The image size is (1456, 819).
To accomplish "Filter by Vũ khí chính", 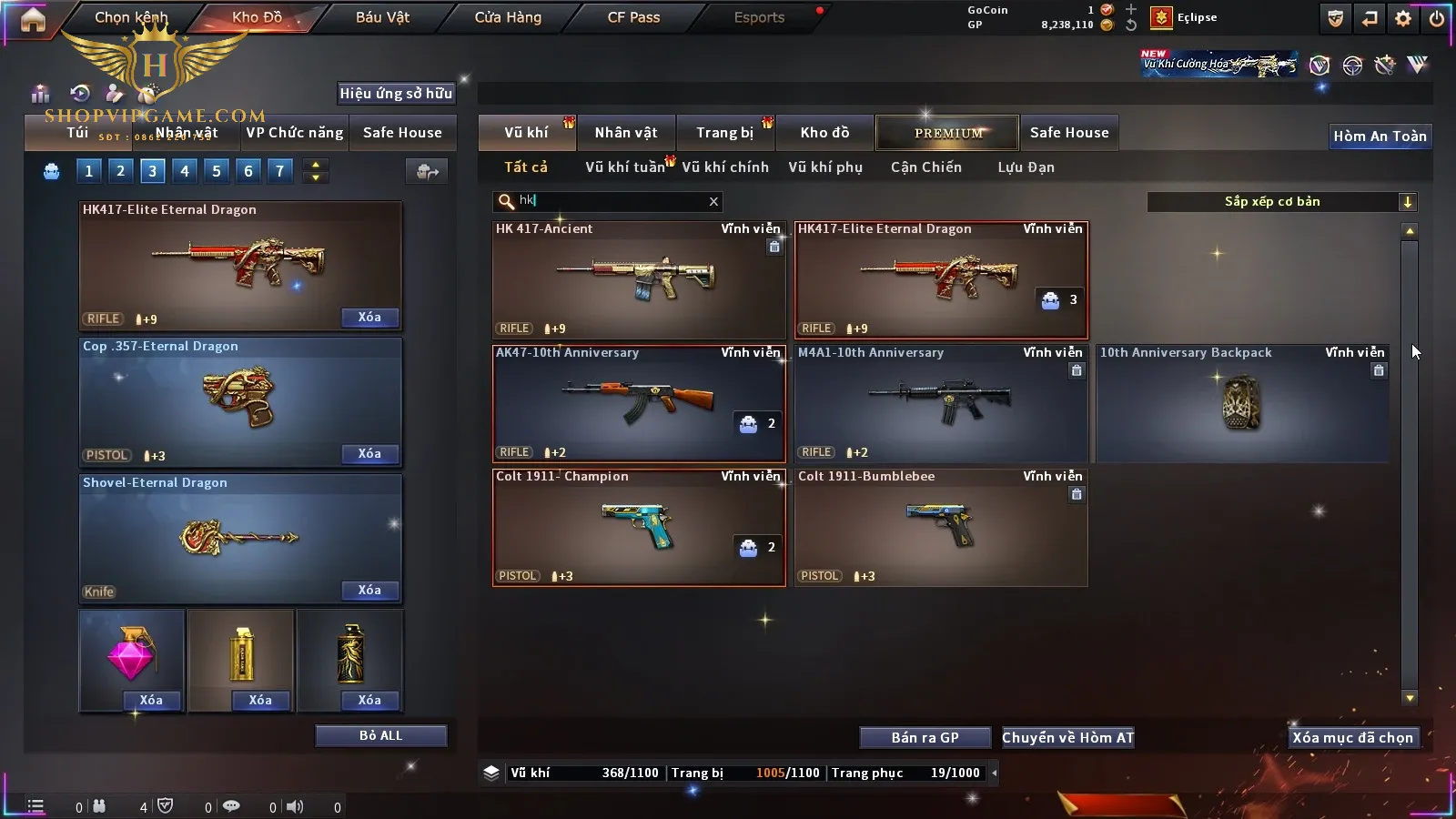I will click(x=724, y=167).
